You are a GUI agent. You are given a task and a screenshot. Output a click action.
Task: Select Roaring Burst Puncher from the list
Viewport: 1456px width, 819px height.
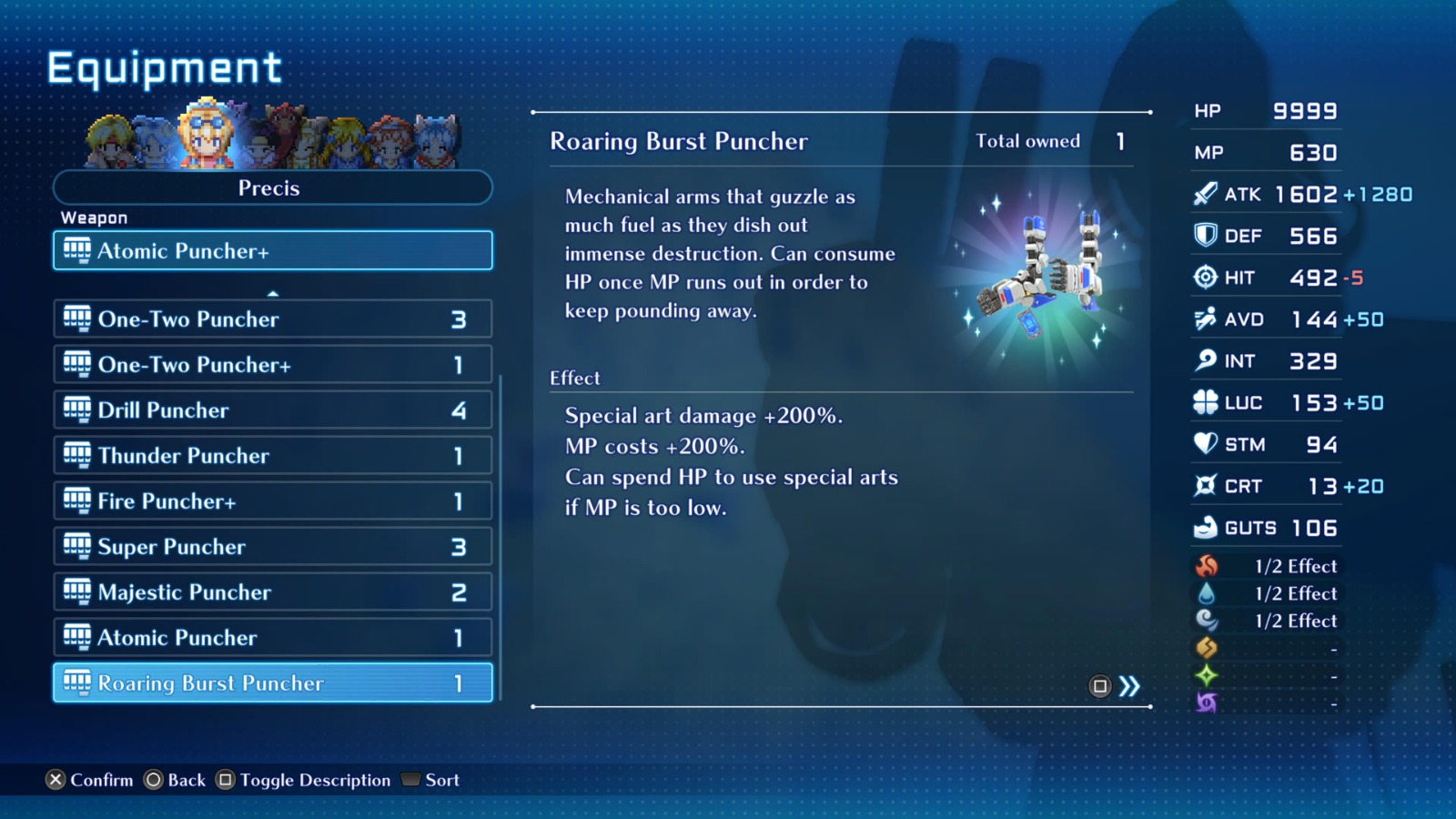[271, 682]
